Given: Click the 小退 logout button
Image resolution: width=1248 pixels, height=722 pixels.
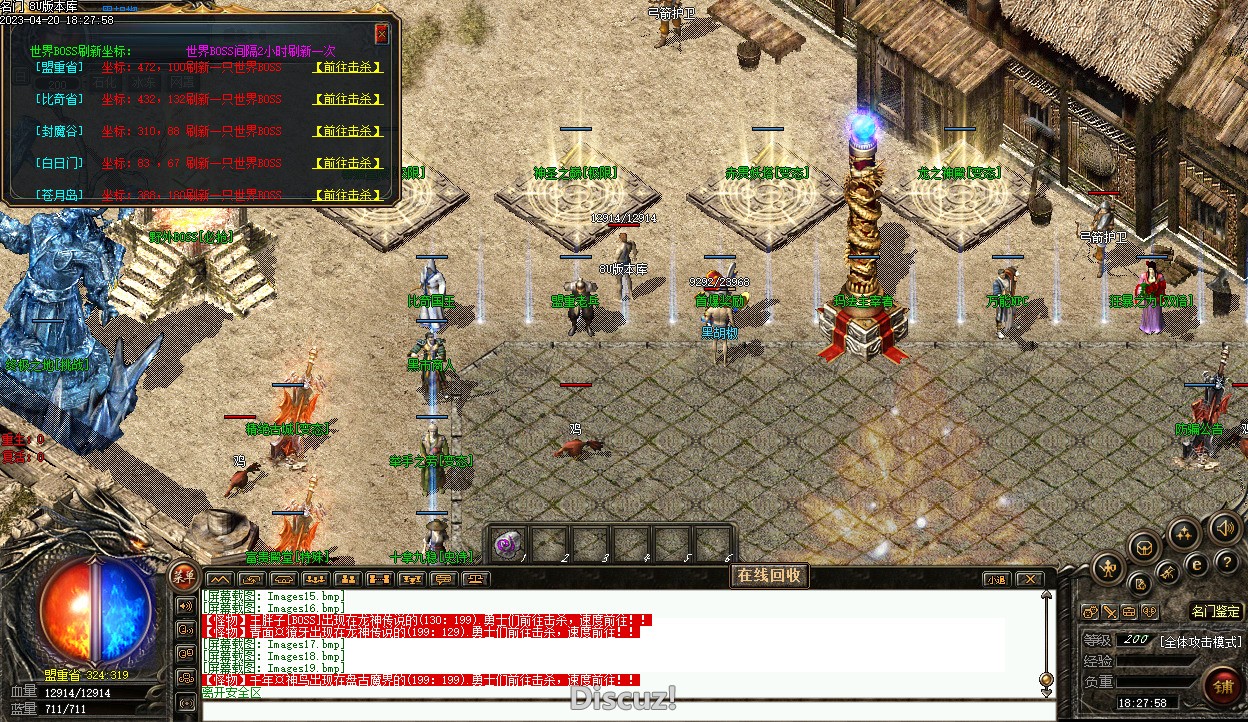Looking at the screenshot, I should tap(996, 579).
